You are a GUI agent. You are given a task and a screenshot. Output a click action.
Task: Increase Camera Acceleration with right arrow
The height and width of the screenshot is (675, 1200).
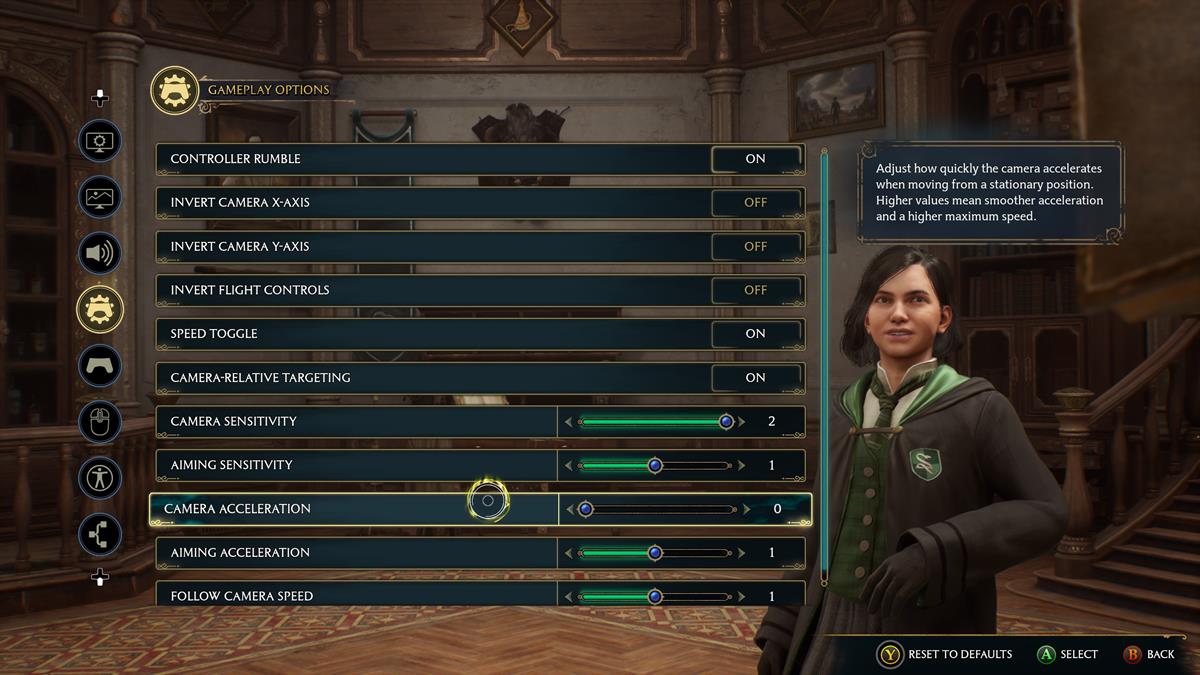[x=742, y=509]
